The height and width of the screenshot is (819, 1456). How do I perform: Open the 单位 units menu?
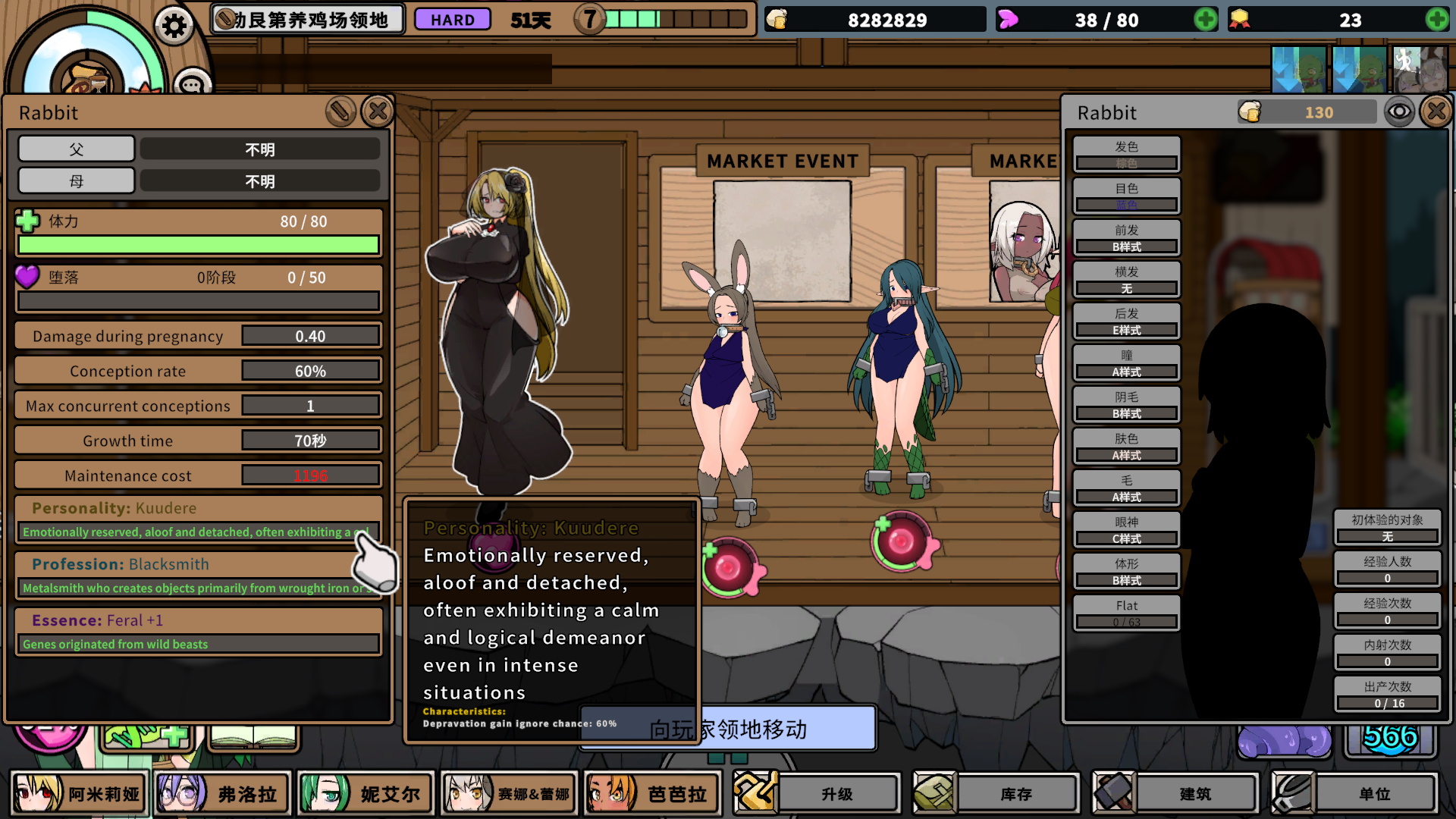1354,793
